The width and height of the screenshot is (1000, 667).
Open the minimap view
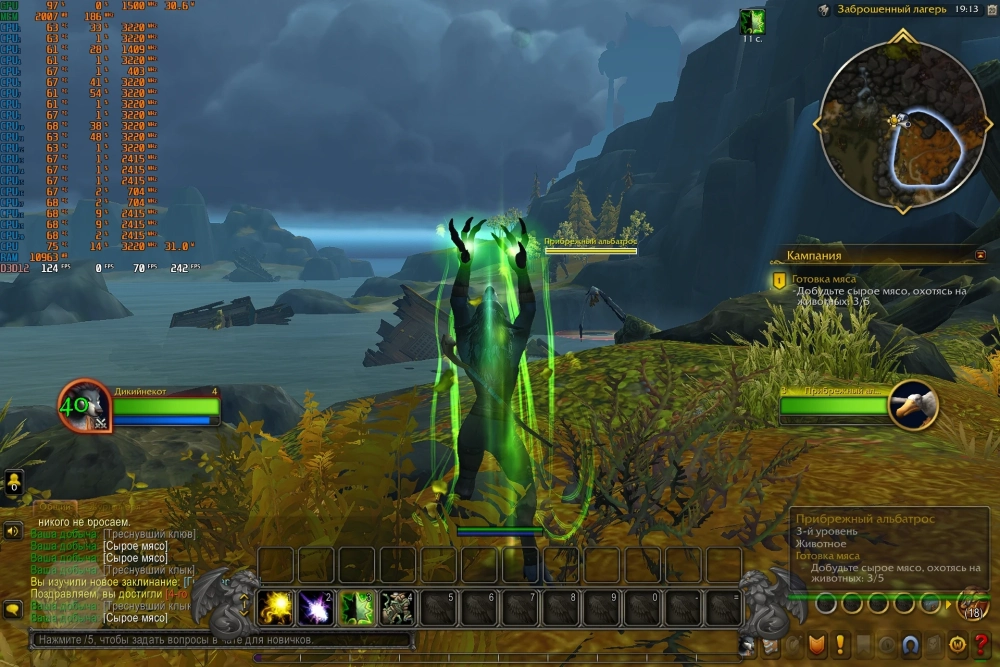pos(893,119)
